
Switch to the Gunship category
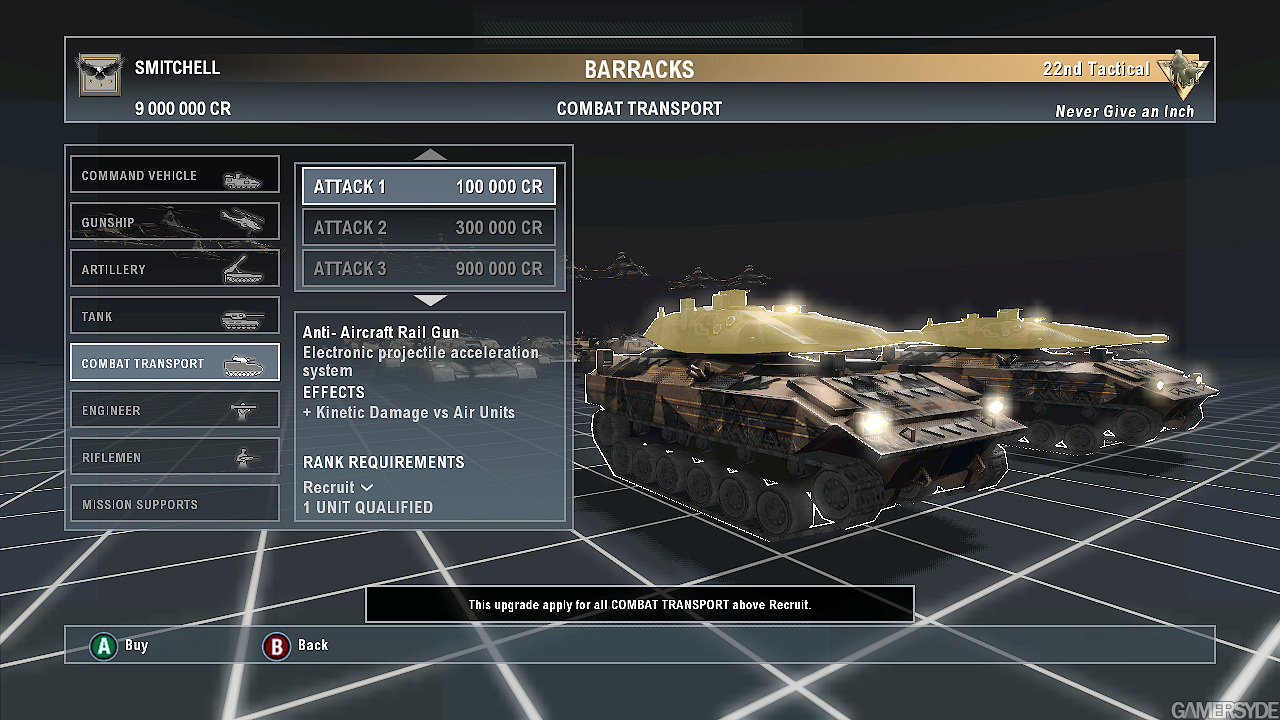point(175,222)
